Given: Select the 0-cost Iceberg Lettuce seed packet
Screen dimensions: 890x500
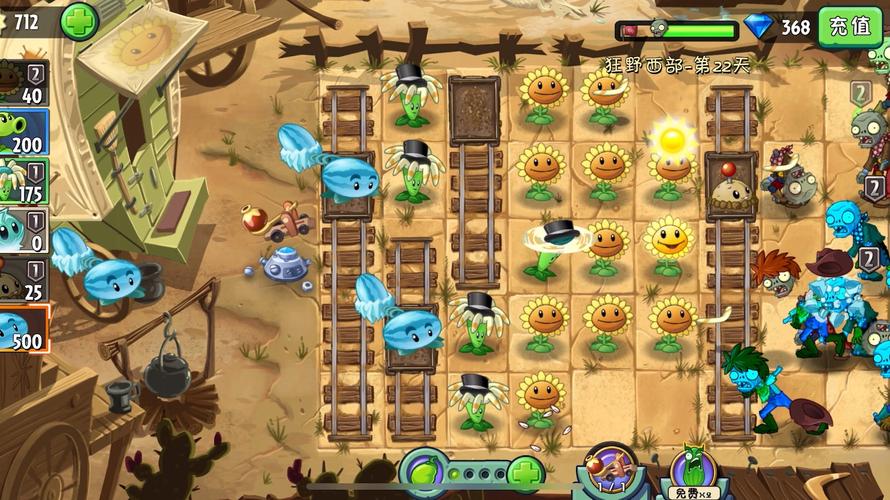Looking at the screenshot, I should (x=23, y=229).
